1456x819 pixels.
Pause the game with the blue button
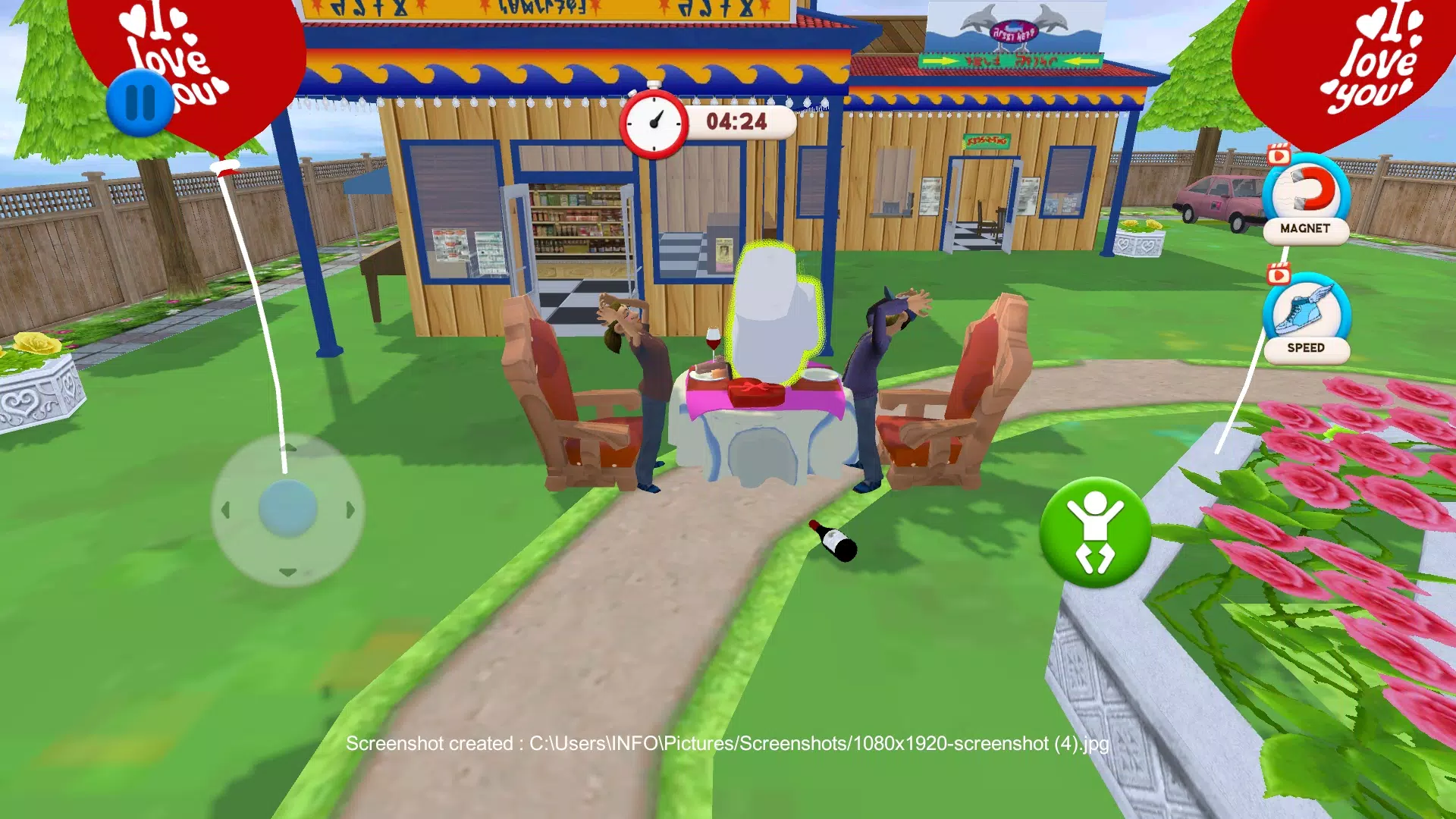[140, 102]
